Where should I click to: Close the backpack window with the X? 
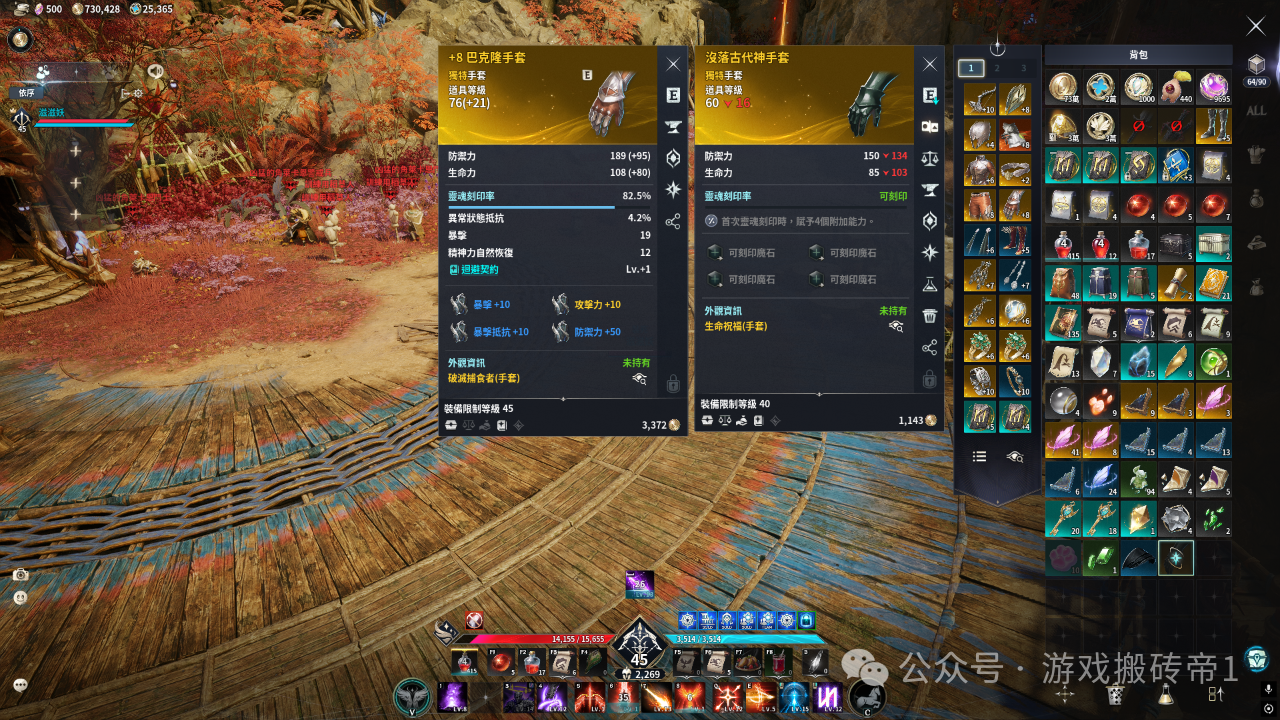[1255, 27]
